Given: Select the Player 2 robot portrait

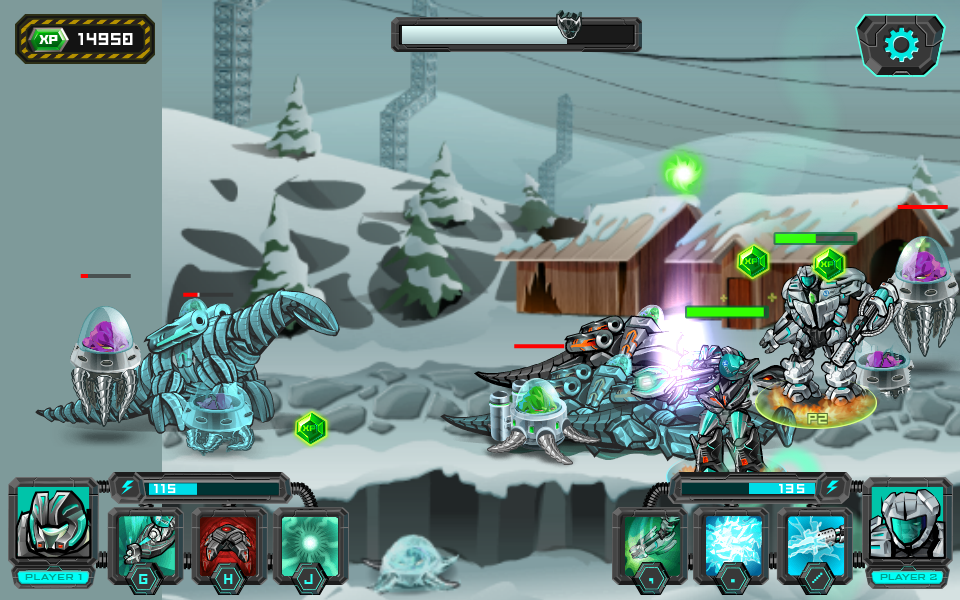Looking at the screenshot, I should [905, 523].
